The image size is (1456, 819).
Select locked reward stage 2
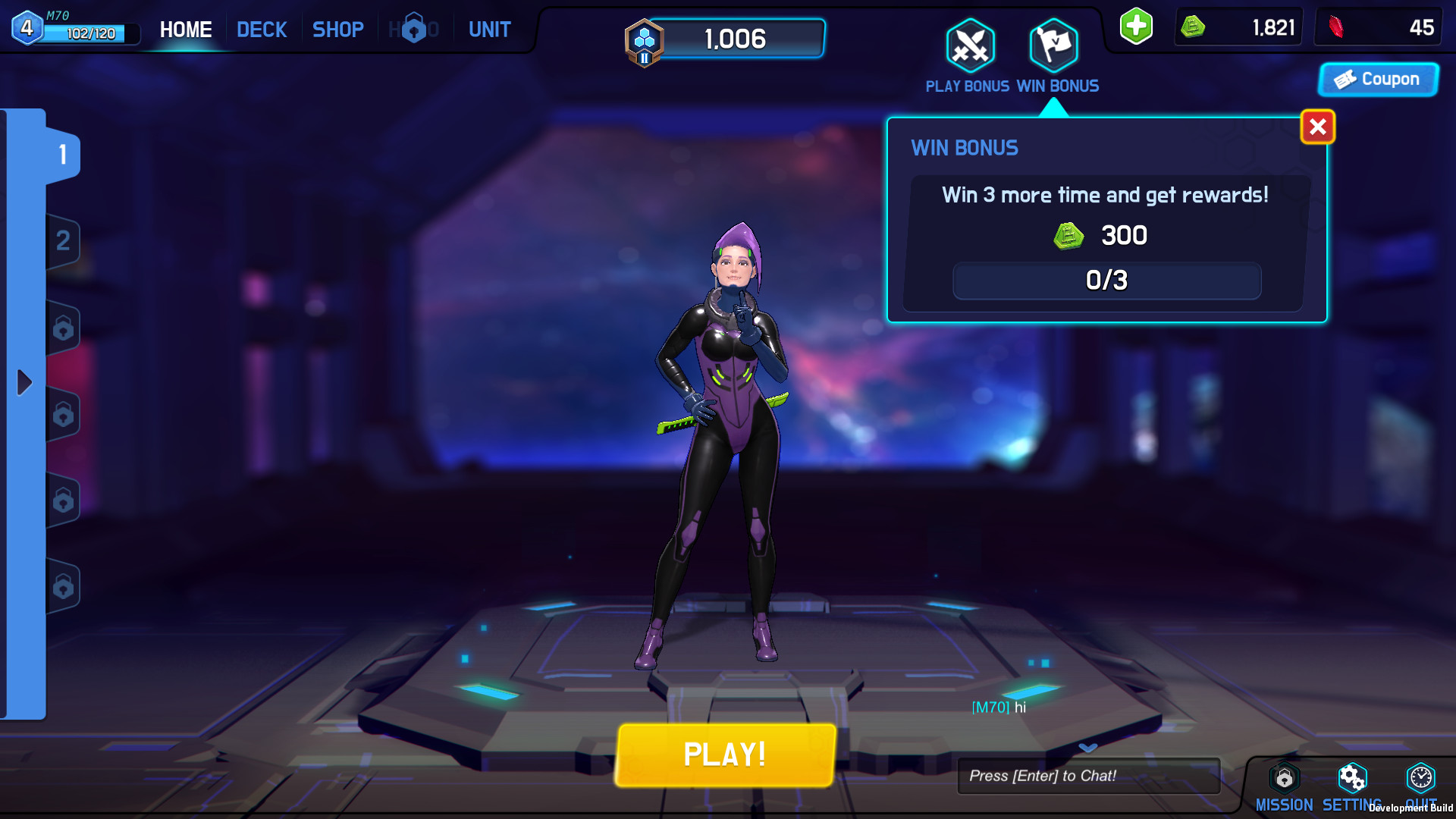click(64, 241)
